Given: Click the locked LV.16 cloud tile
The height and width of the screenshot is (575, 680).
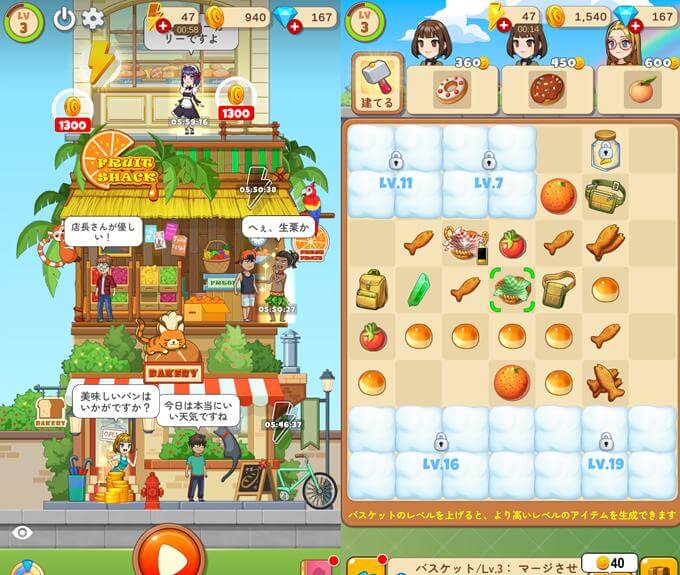Looking at the screenshot, I should 440,451.
